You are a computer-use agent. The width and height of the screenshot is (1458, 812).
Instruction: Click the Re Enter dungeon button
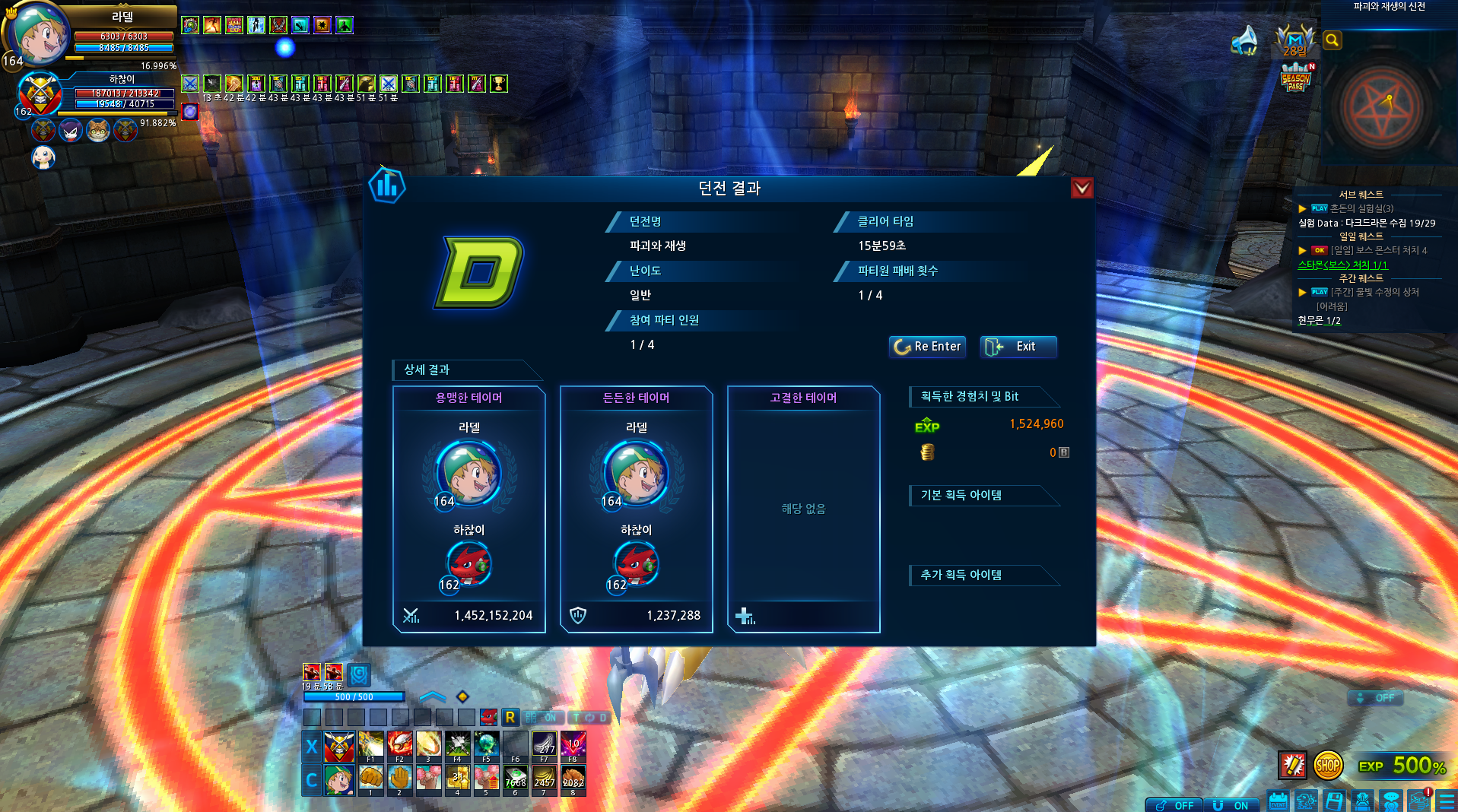(x=927, y=347)
